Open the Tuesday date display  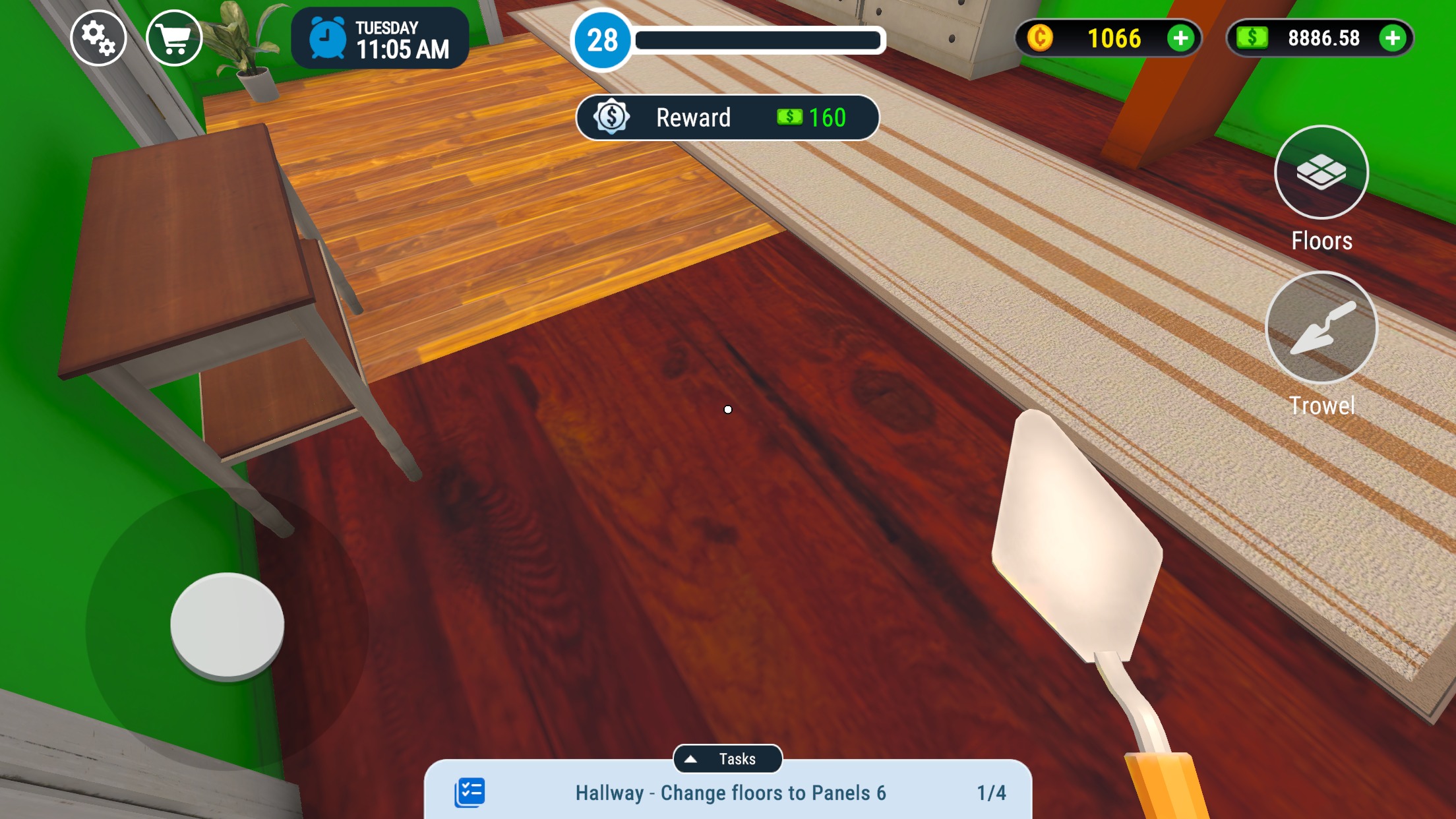click(x=386, y=27)
